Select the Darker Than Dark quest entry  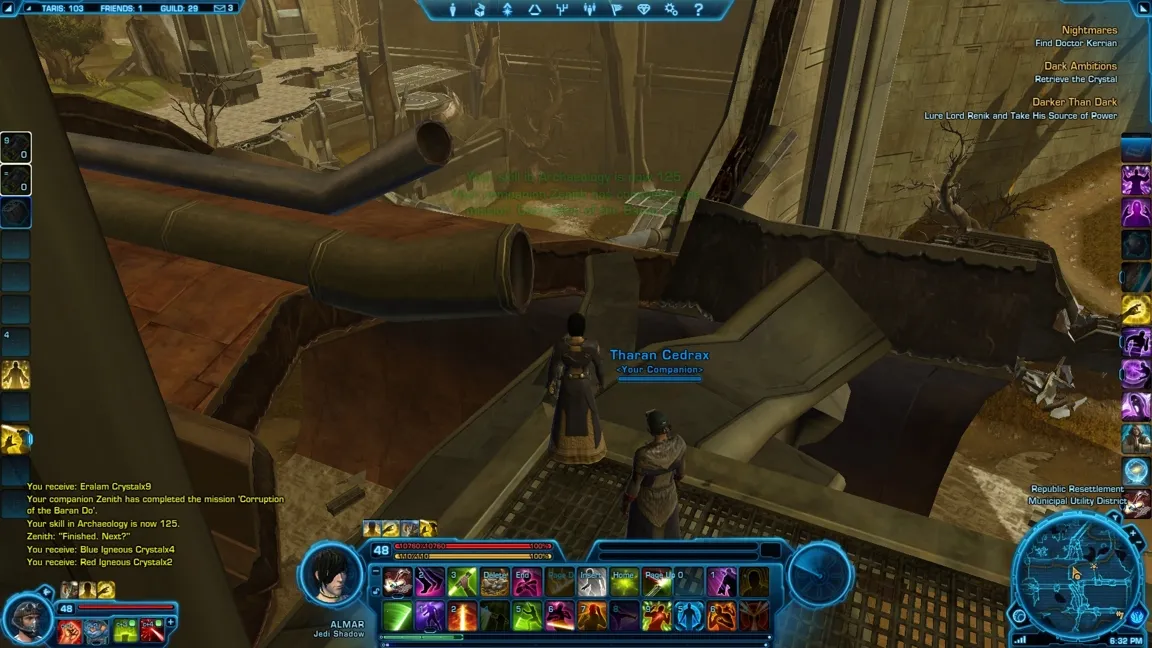[x=1074, y=102]
